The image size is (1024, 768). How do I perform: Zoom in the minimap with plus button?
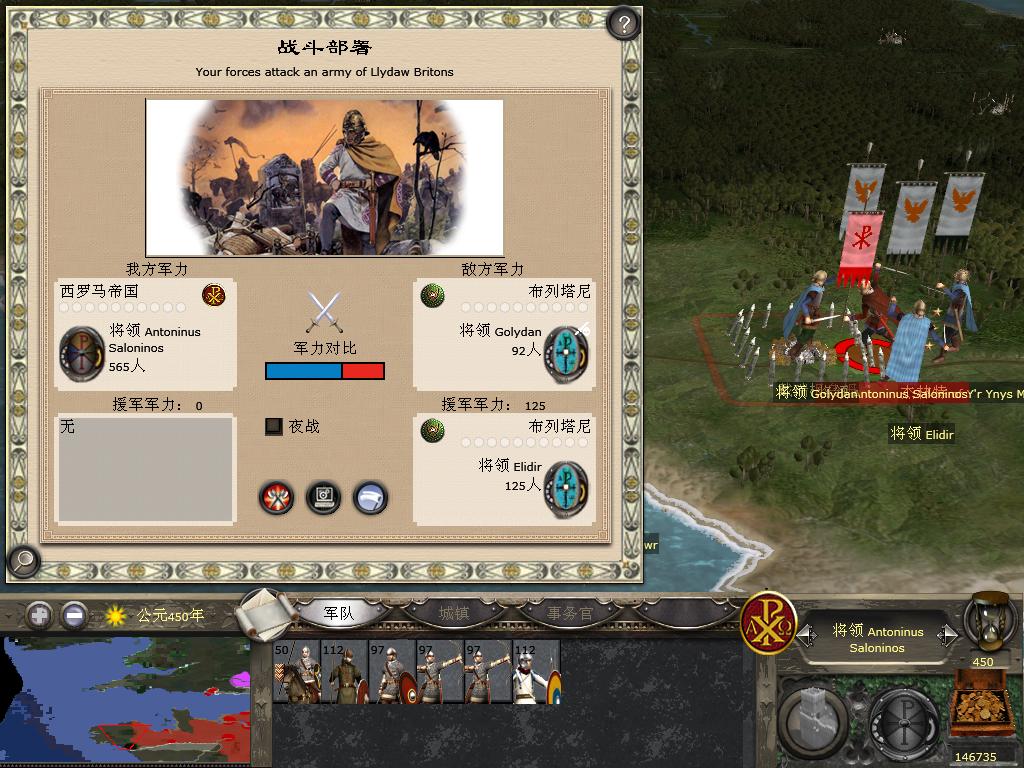pos(39,615)
